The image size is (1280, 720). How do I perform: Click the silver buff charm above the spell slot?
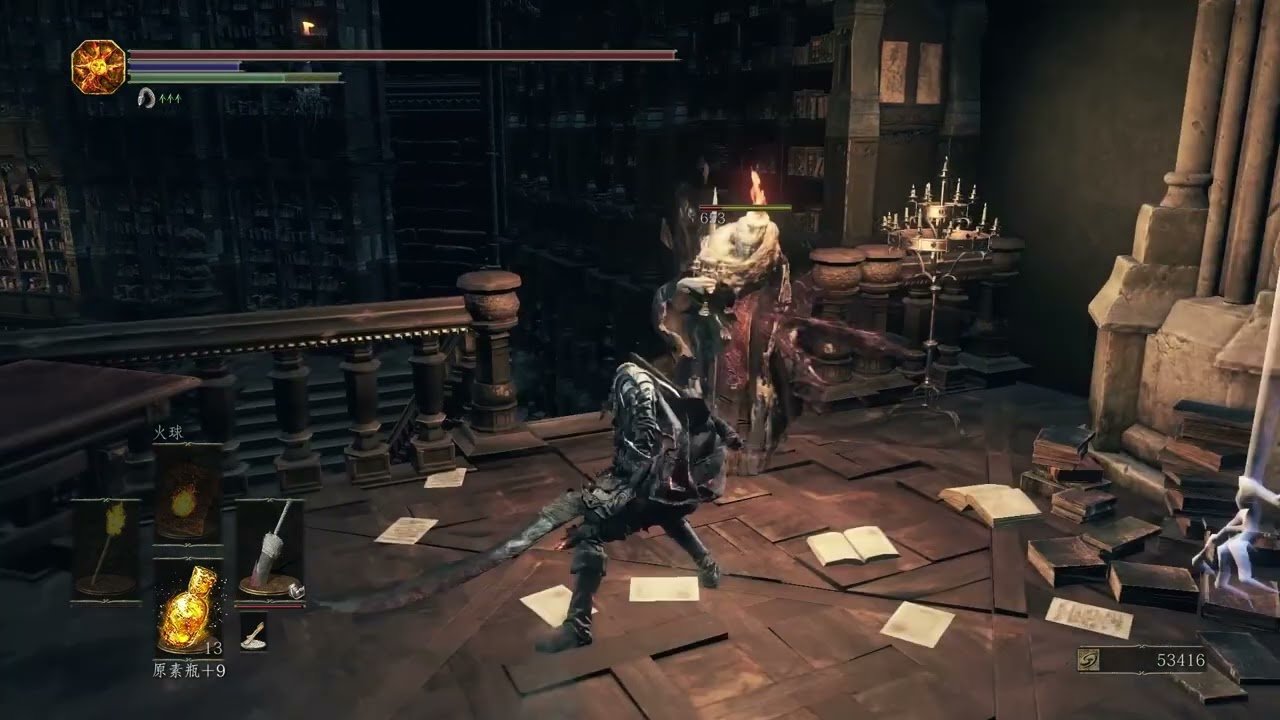point(147,99)
